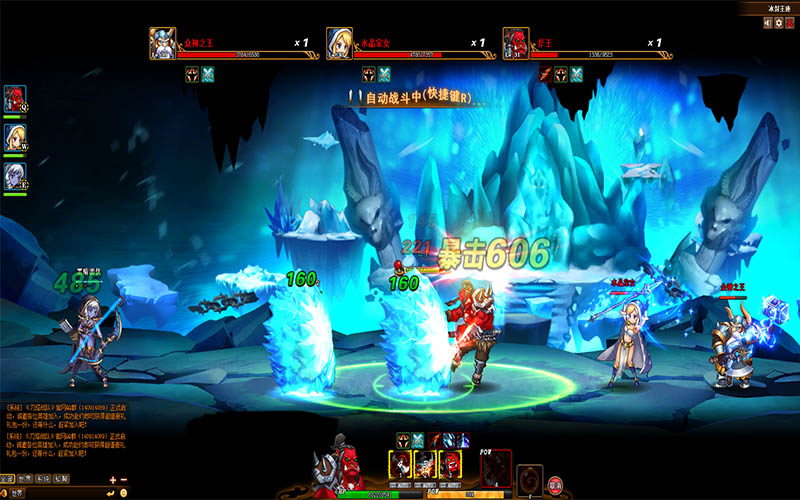This screenshot has width=800, height=500.
Task: Activate the middle yellow-framed skill card
Action: (427, 465)
